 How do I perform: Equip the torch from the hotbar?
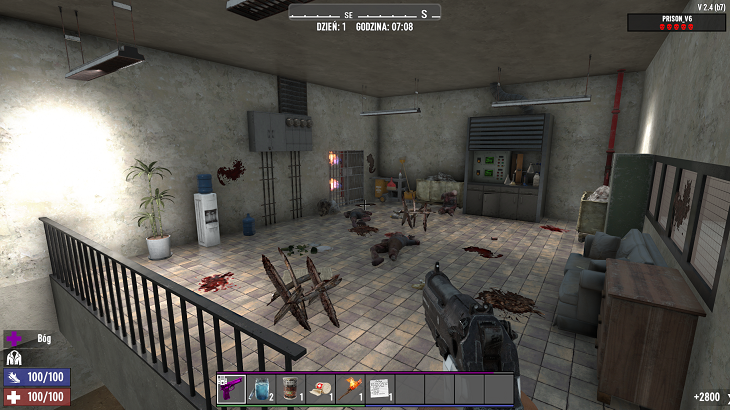[350, 388]
